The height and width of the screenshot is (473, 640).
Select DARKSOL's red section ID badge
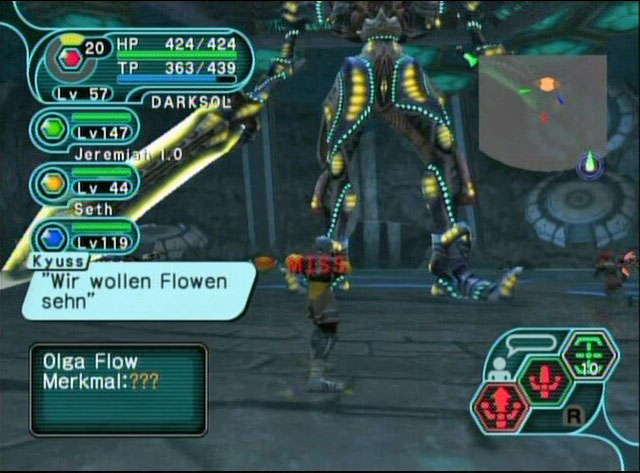click(x=69, y=59)
